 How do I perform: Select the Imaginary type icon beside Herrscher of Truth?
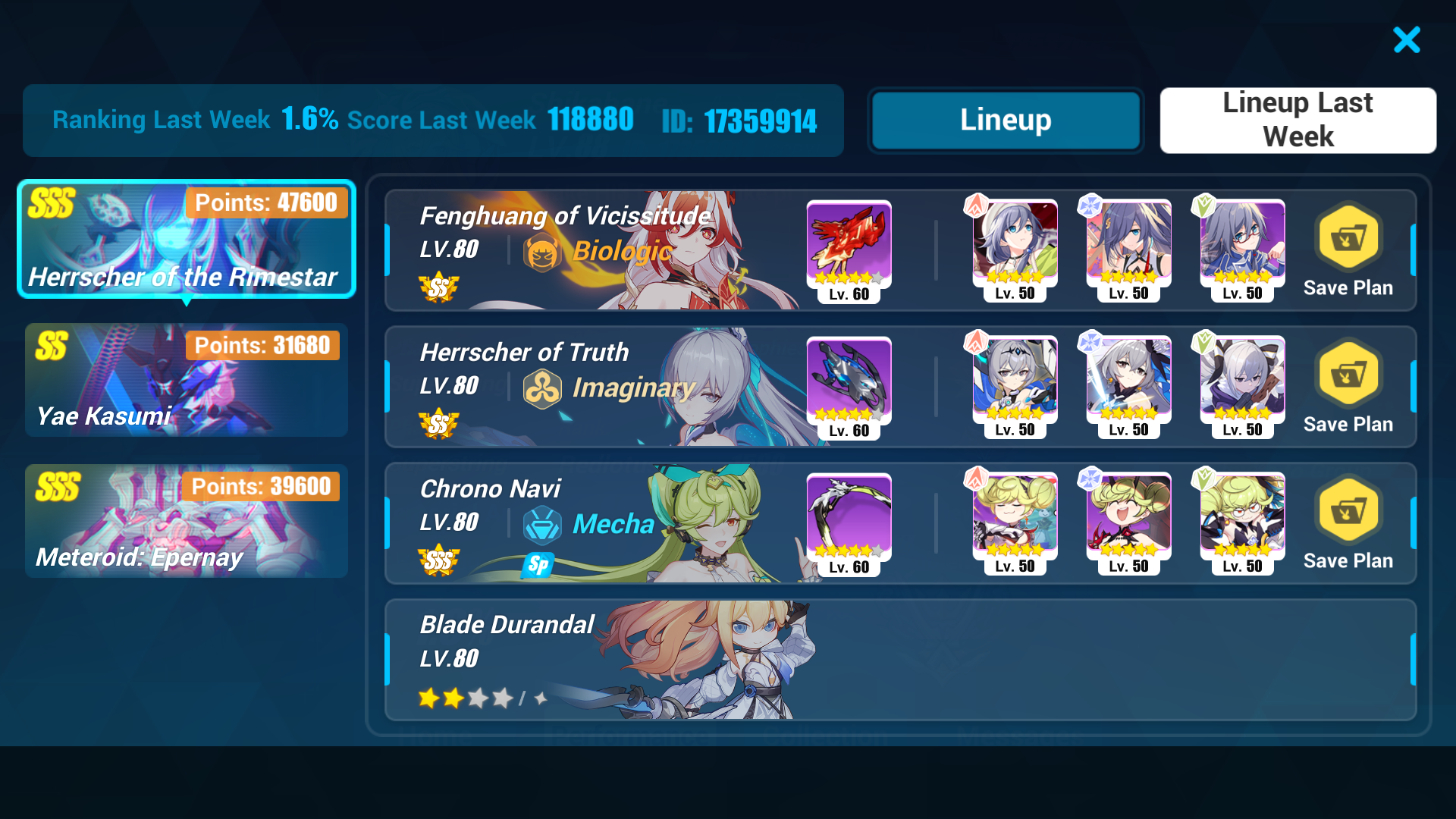click(543, 388)
